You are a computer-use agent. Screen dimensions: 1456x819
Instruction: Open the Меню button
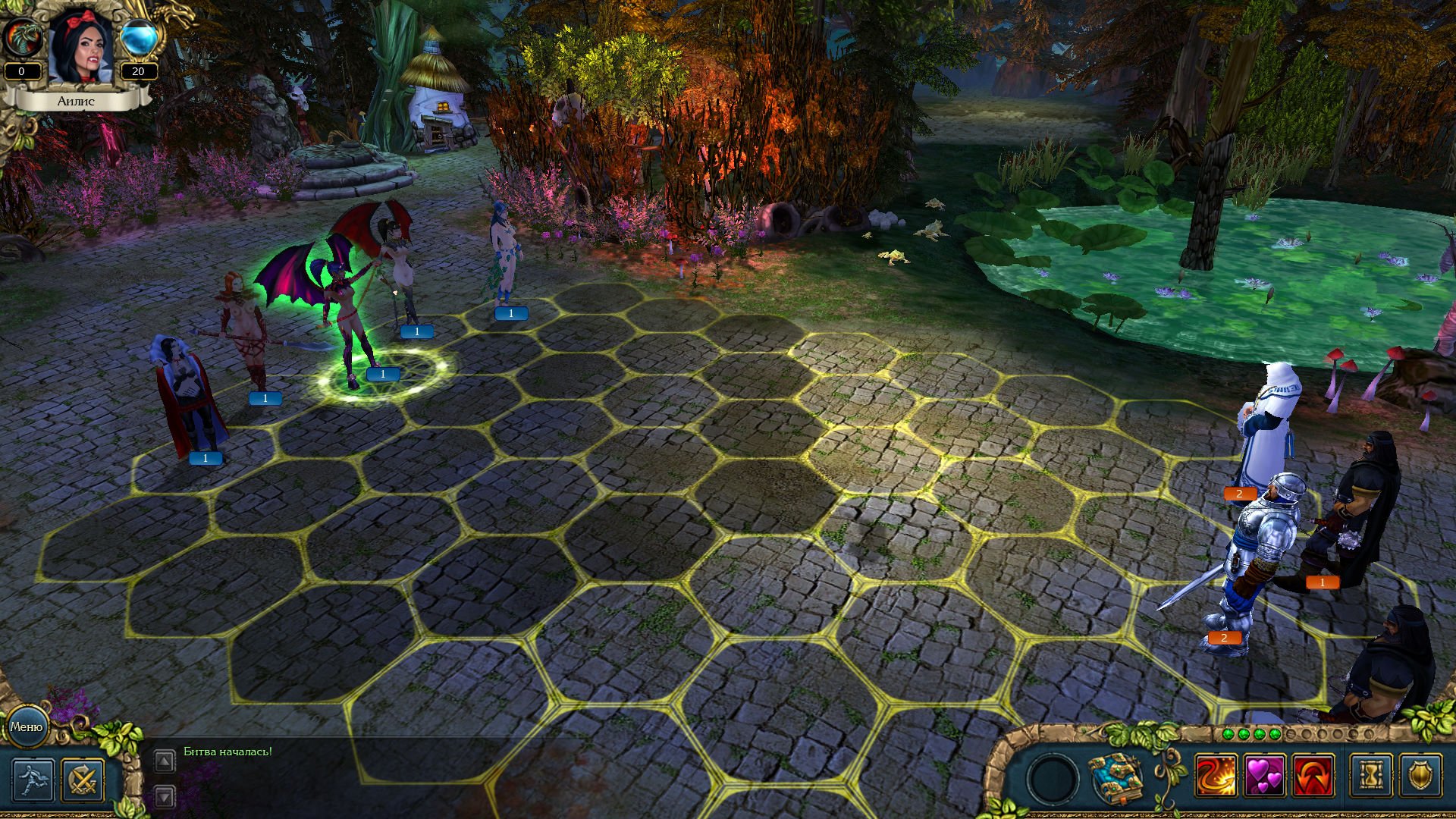27,727
